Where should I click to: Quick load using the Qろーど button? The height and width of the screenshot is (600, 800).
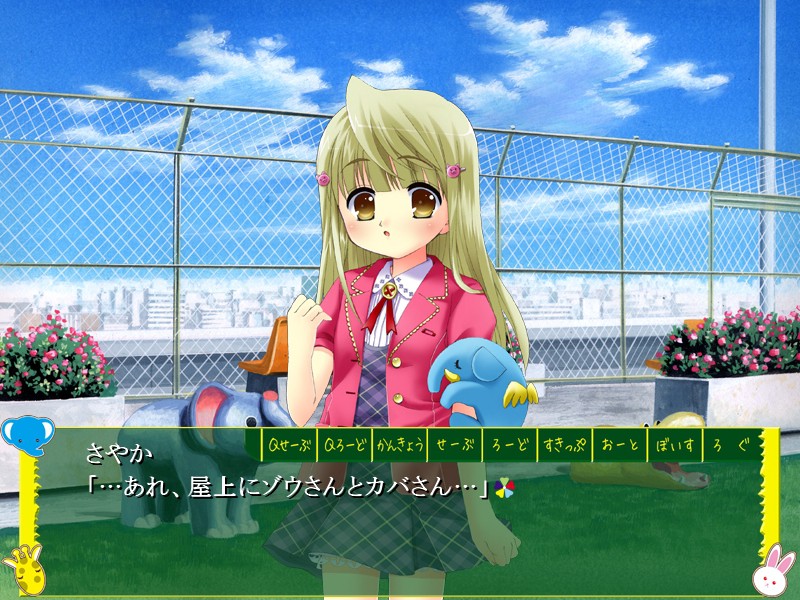click(342, 443)
